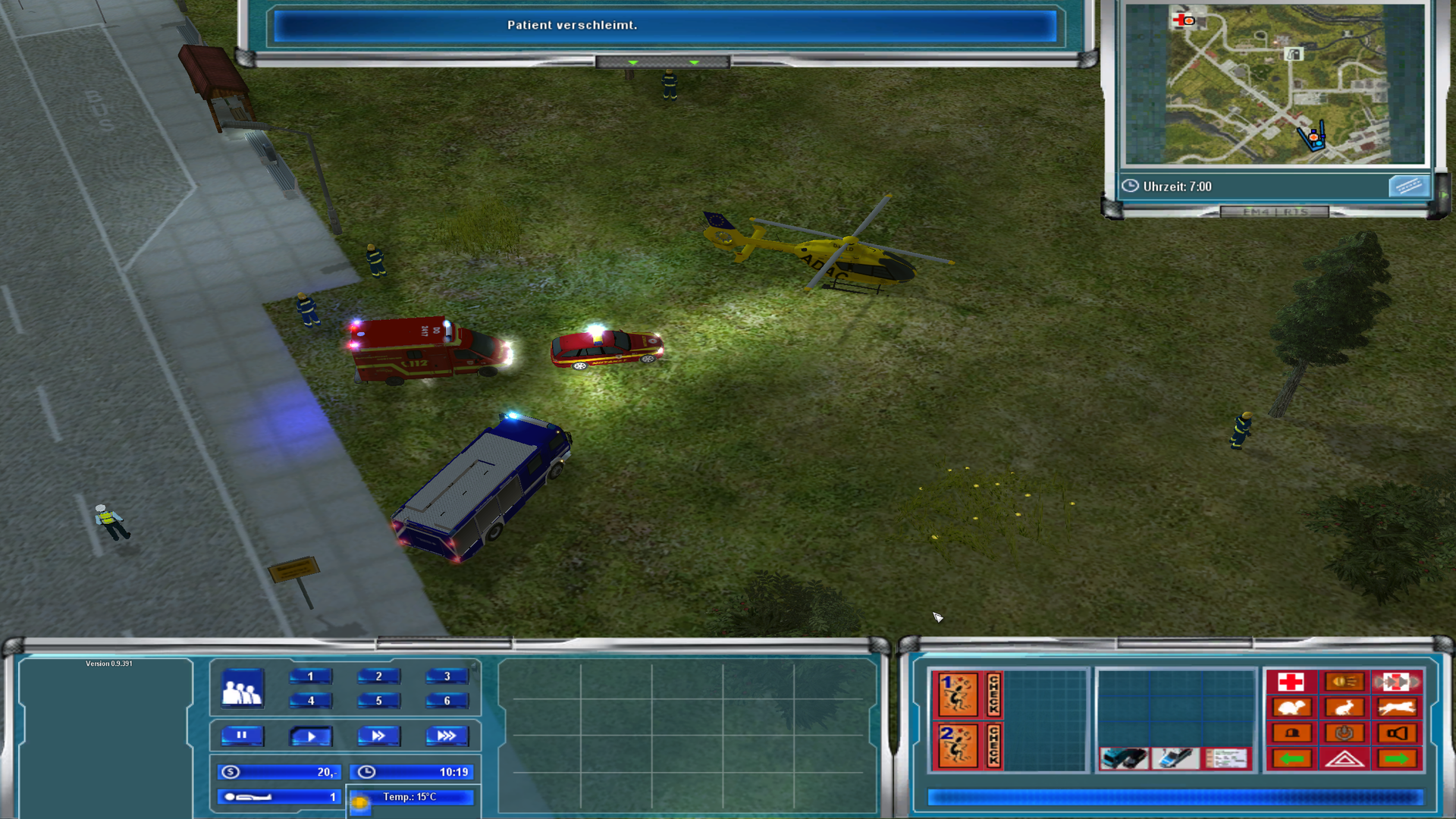Select unit group 1
This screenshot has height=819, width=1456.
310,676
